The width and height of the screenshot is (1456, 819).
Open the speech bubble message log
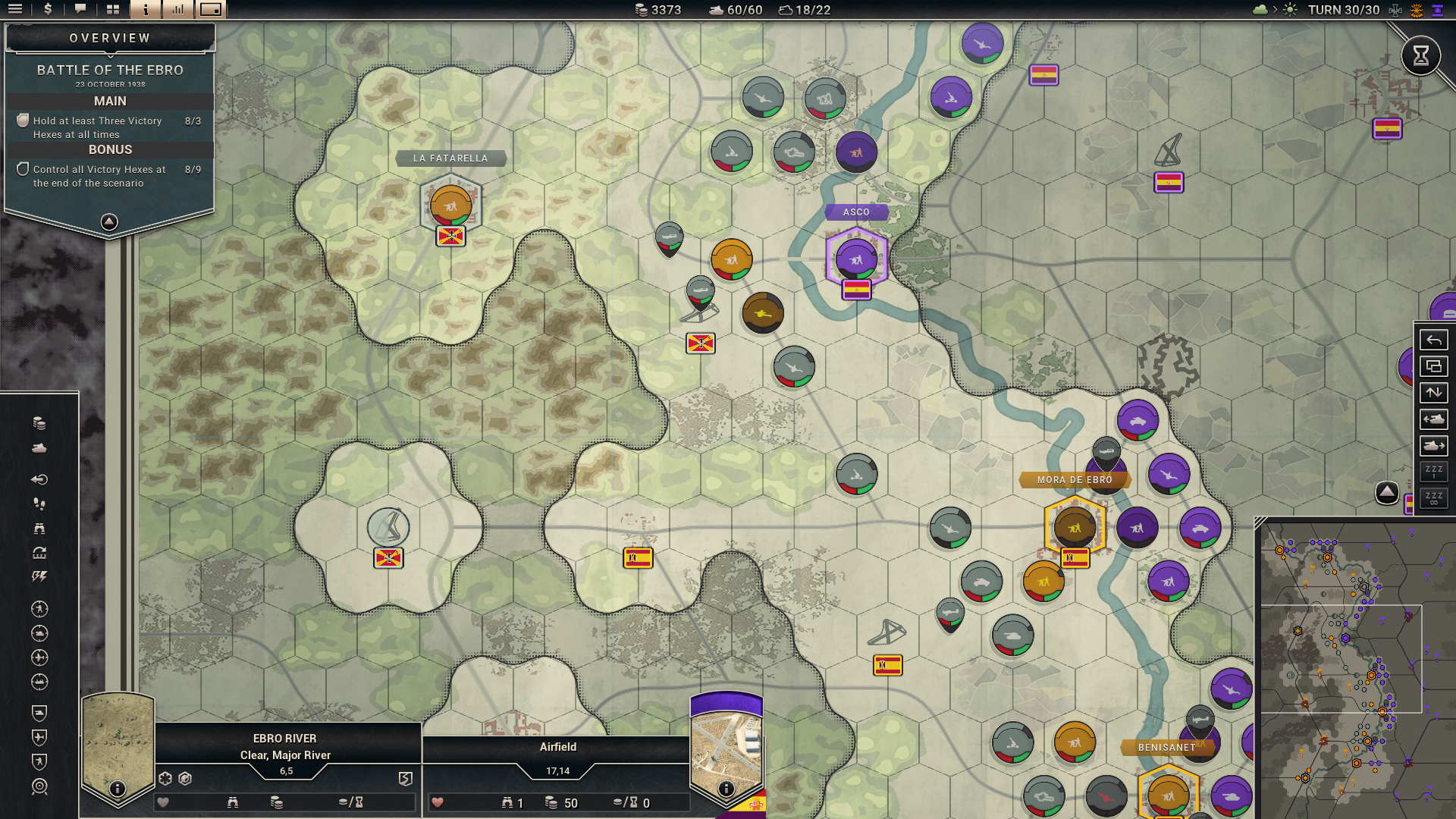click(x=80, y=10)
